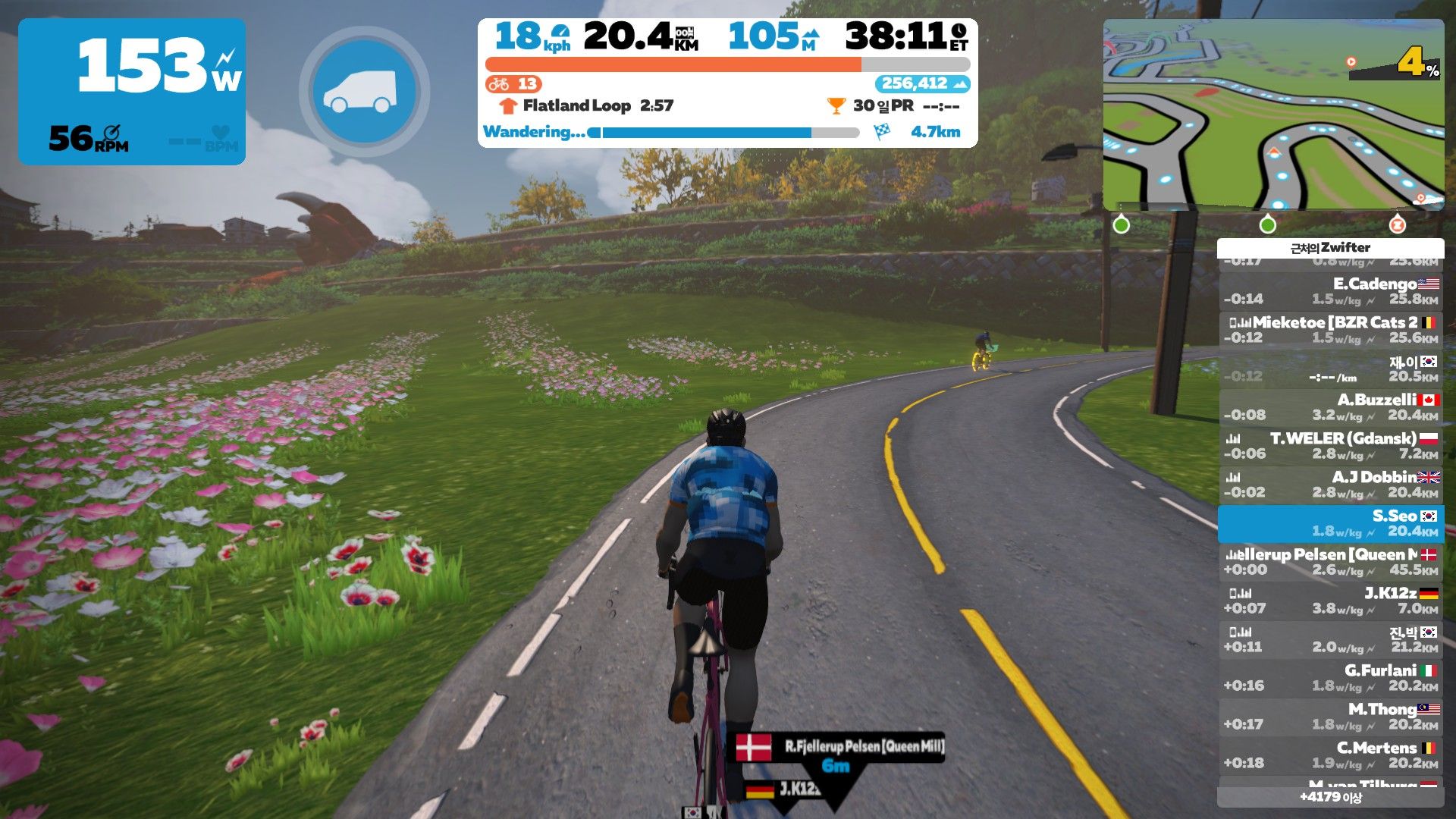Activate the van power-up icon

click(364, 92)
